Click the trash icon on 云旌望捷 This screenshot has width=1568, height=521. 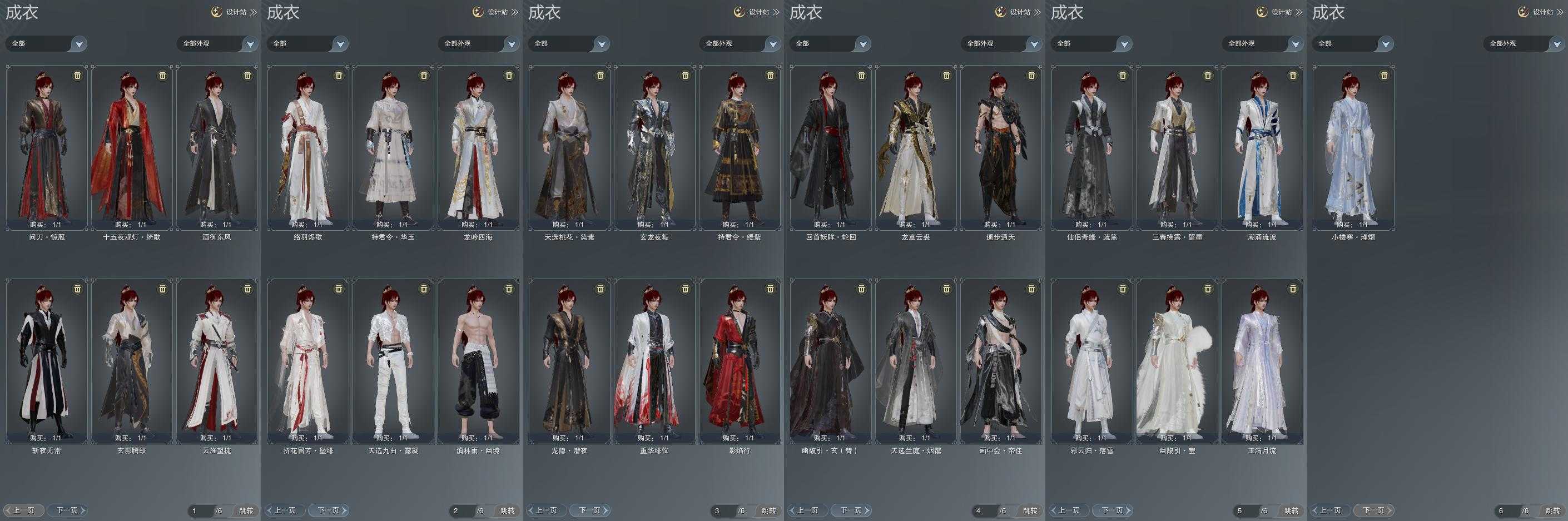248,289
